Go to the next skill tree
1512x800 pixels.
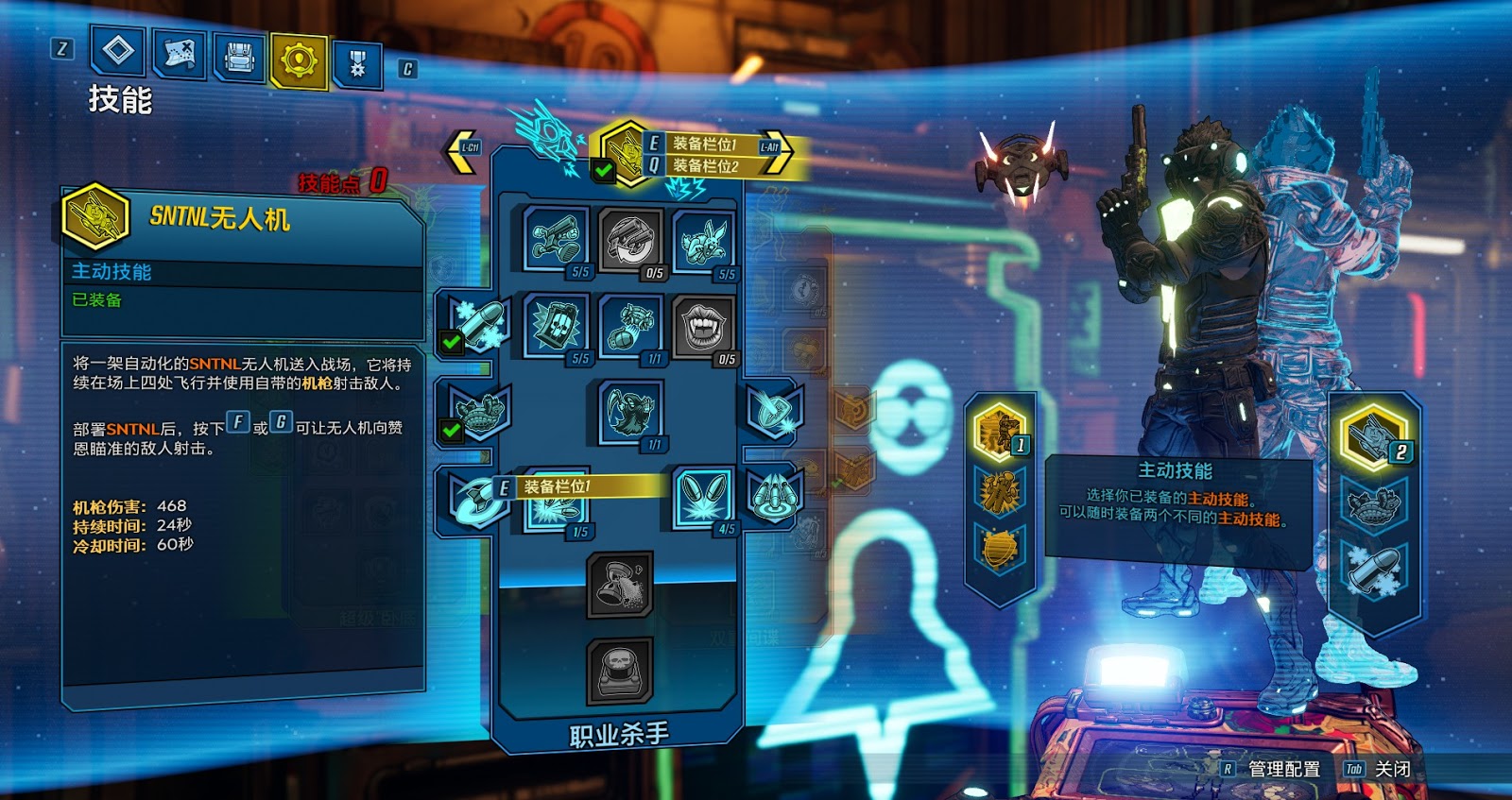(777, 149)
